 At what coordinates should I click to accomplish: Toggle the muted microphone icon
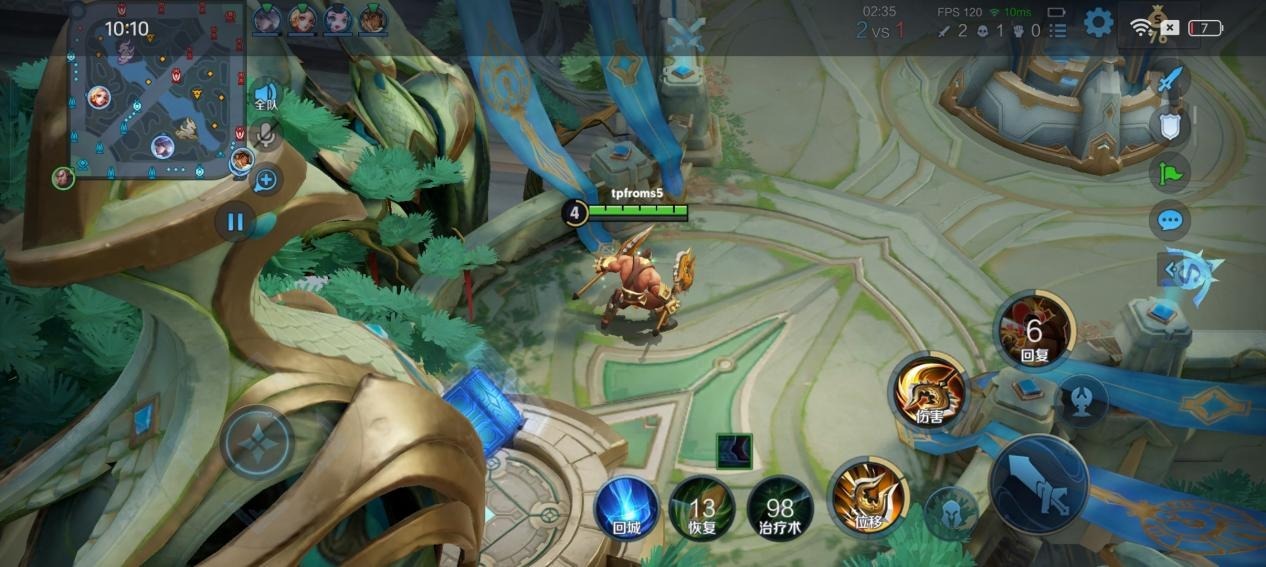pos(265,136)
